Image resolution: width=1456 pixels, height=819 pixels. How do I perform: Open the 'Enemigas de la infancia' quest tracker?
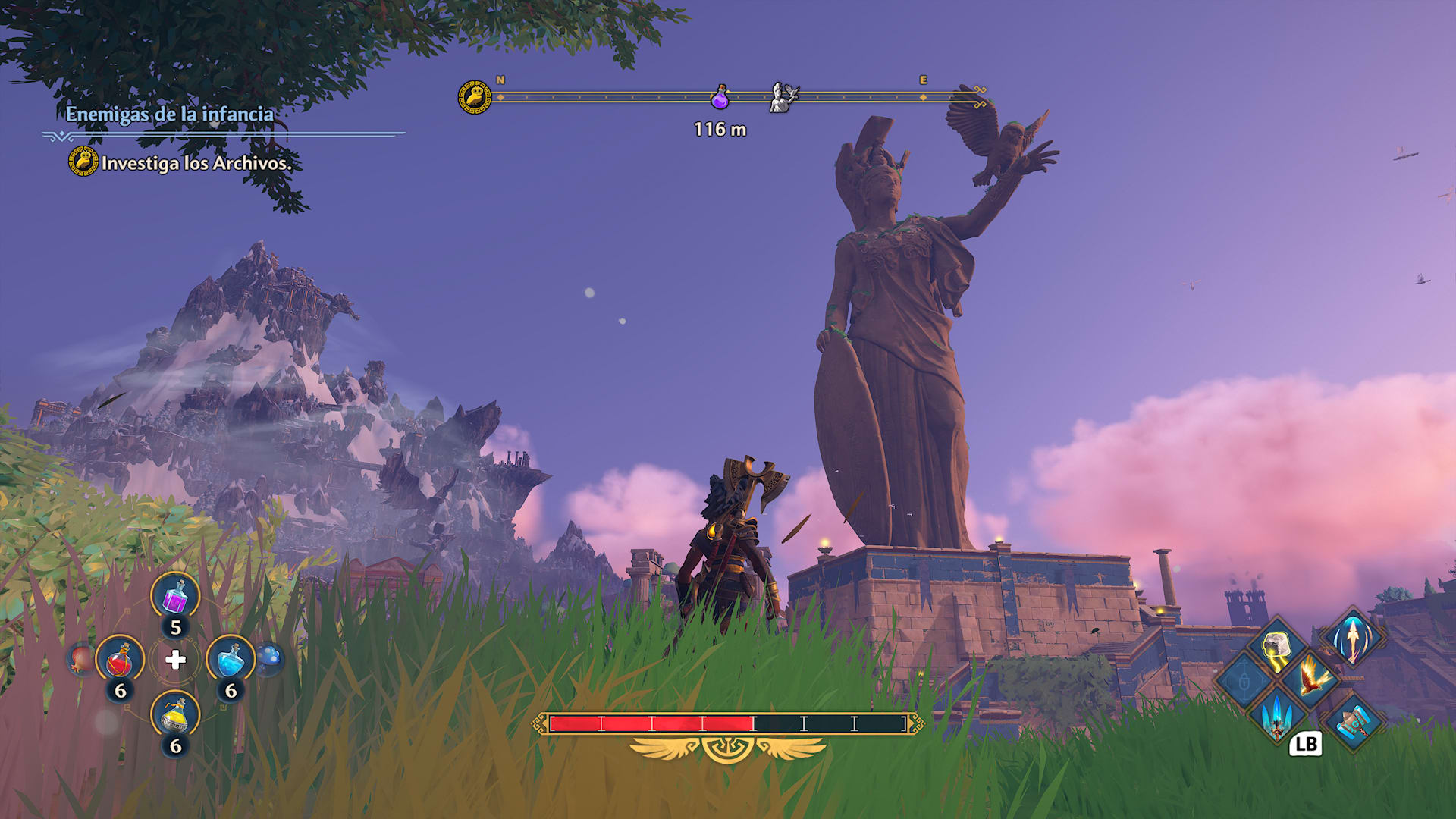coord(169,115)
